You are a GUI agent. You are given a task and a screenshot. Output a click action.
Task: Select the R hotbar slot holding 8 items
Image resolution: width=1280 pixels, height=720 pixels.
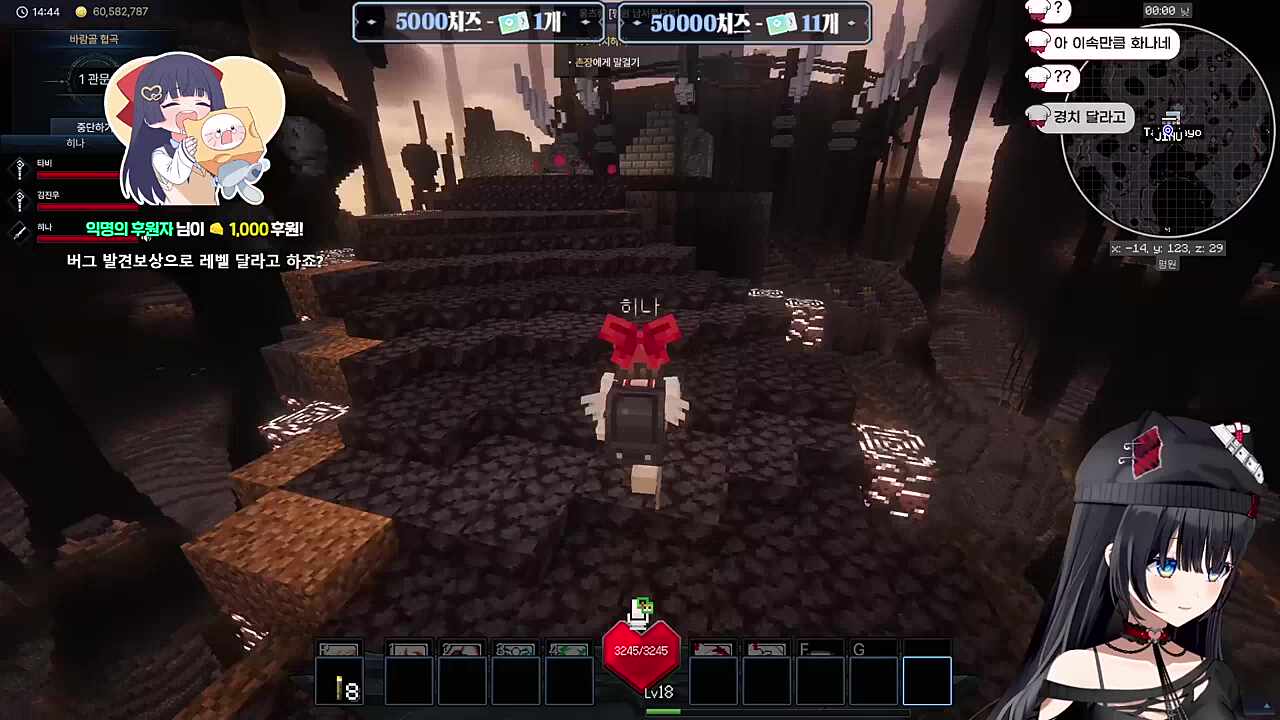click(x=339, y=679)
